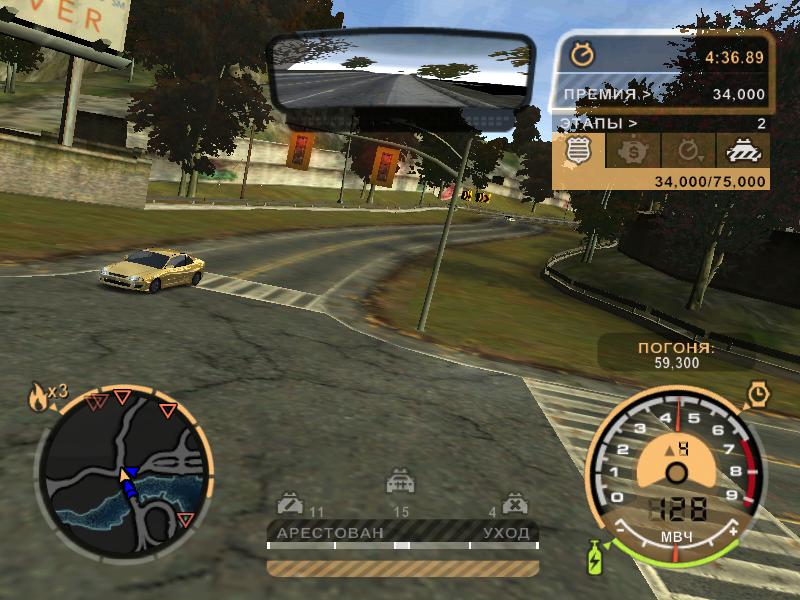Select the dollar cost-to-state milestone icon
The height and width of the screenshot is (600, 800).
pyautogui.click(x=632, y=153)
